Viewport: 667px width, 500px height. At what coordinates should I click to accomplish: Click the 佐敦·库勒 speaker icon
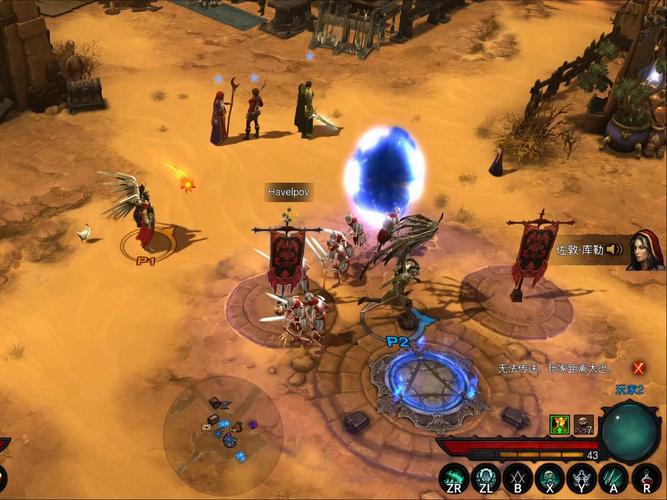pyautogui.click(x=613, y=249)
